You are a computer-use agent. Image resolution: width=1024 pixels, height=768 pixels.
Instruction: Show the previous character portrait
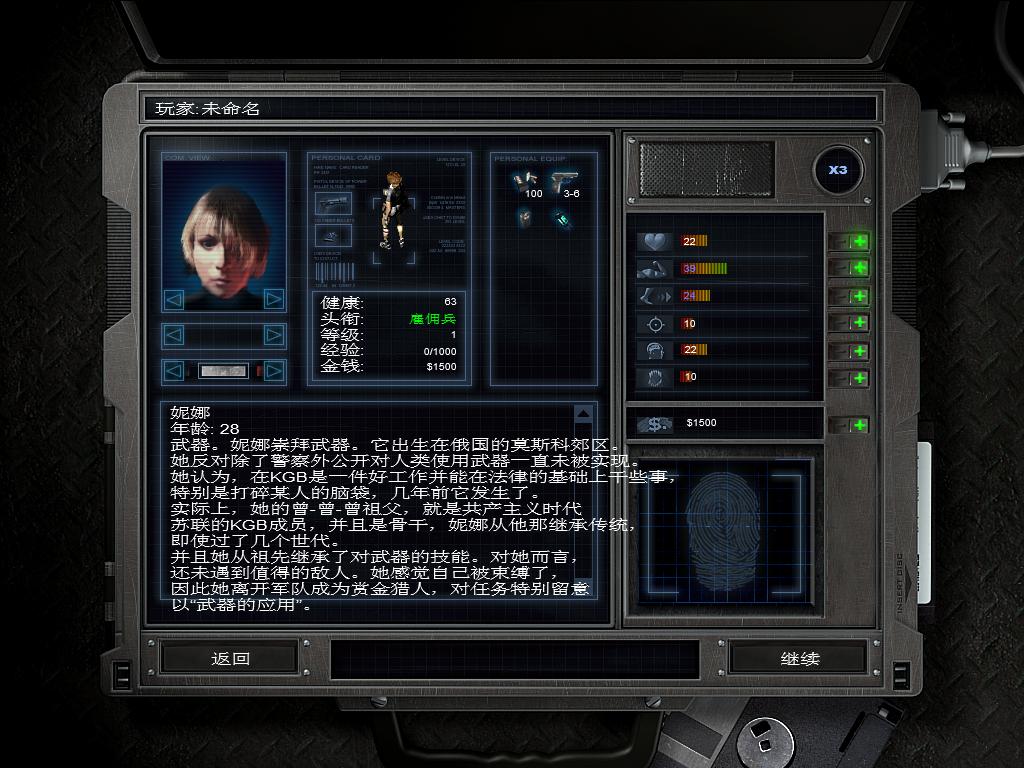click(x=174, y=299)
